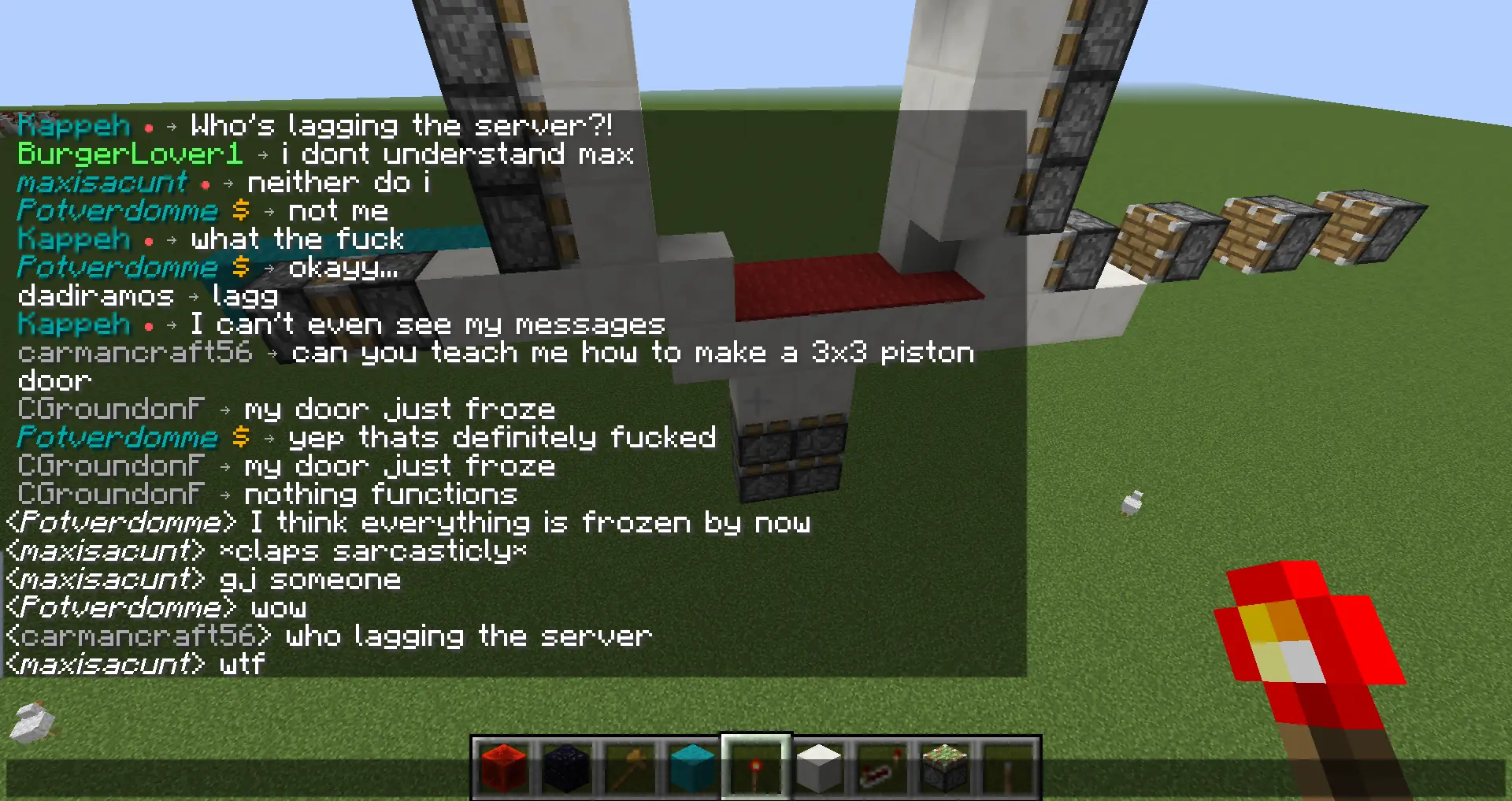Viewport: 1512px width, 801px height.
Task: Select the redstone block hotbar slot
Action: 504,768
